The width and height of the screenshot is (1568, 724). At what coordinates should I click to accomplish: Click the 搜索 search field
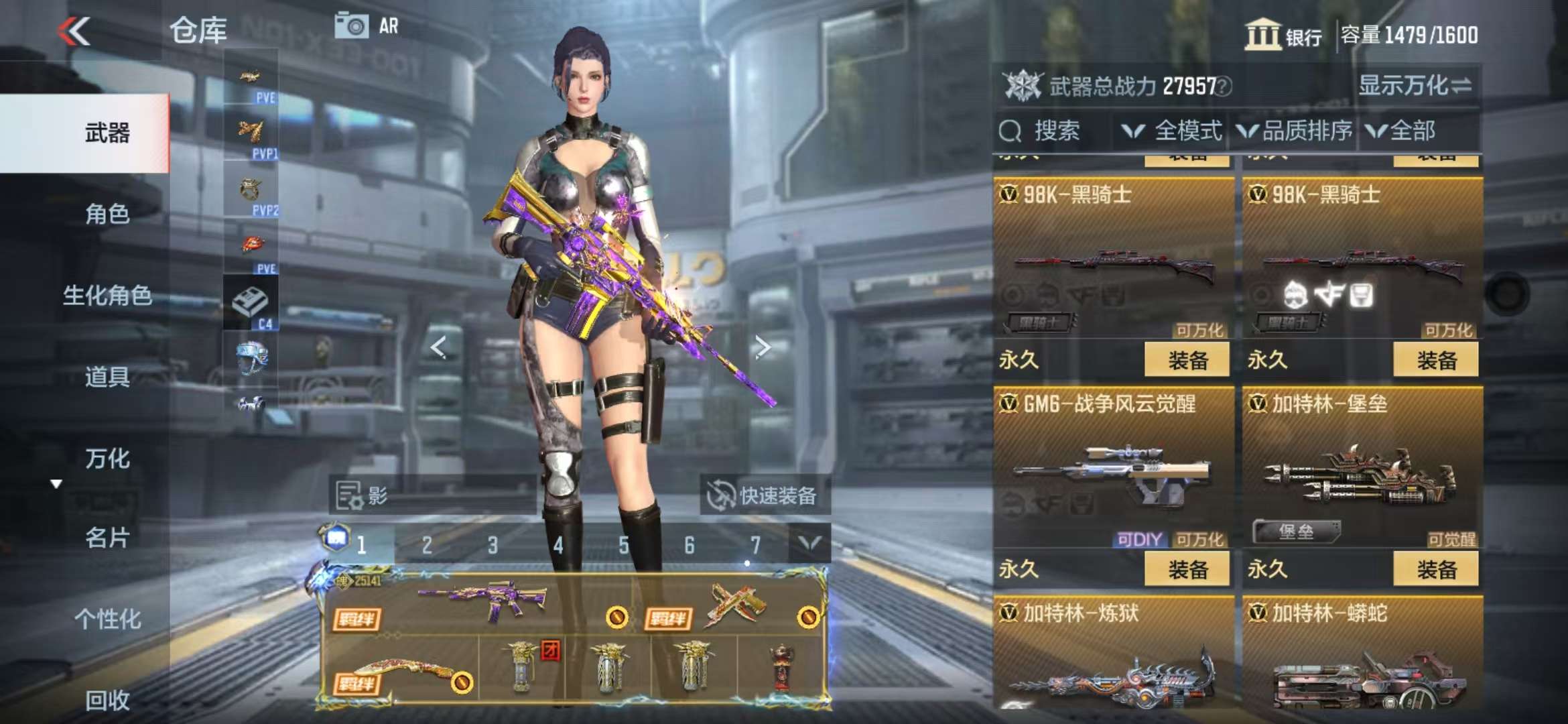coord(1055,131)
